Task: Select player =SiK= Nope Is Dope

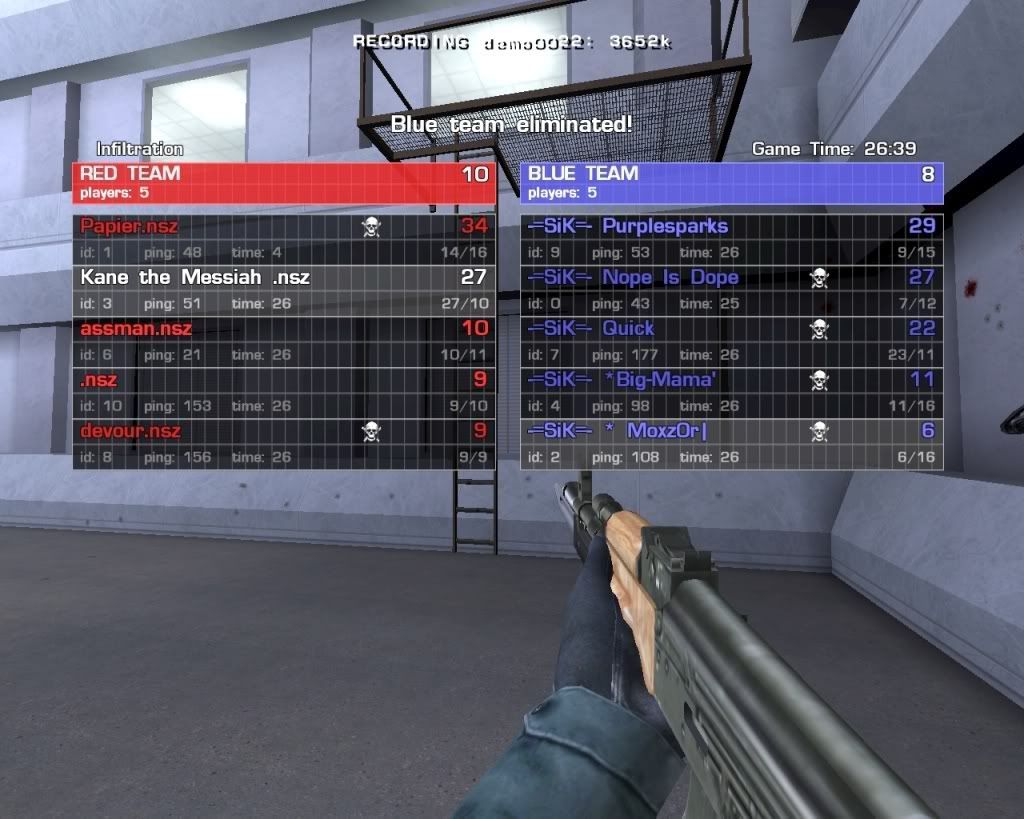Action: (x=731, y=289)
